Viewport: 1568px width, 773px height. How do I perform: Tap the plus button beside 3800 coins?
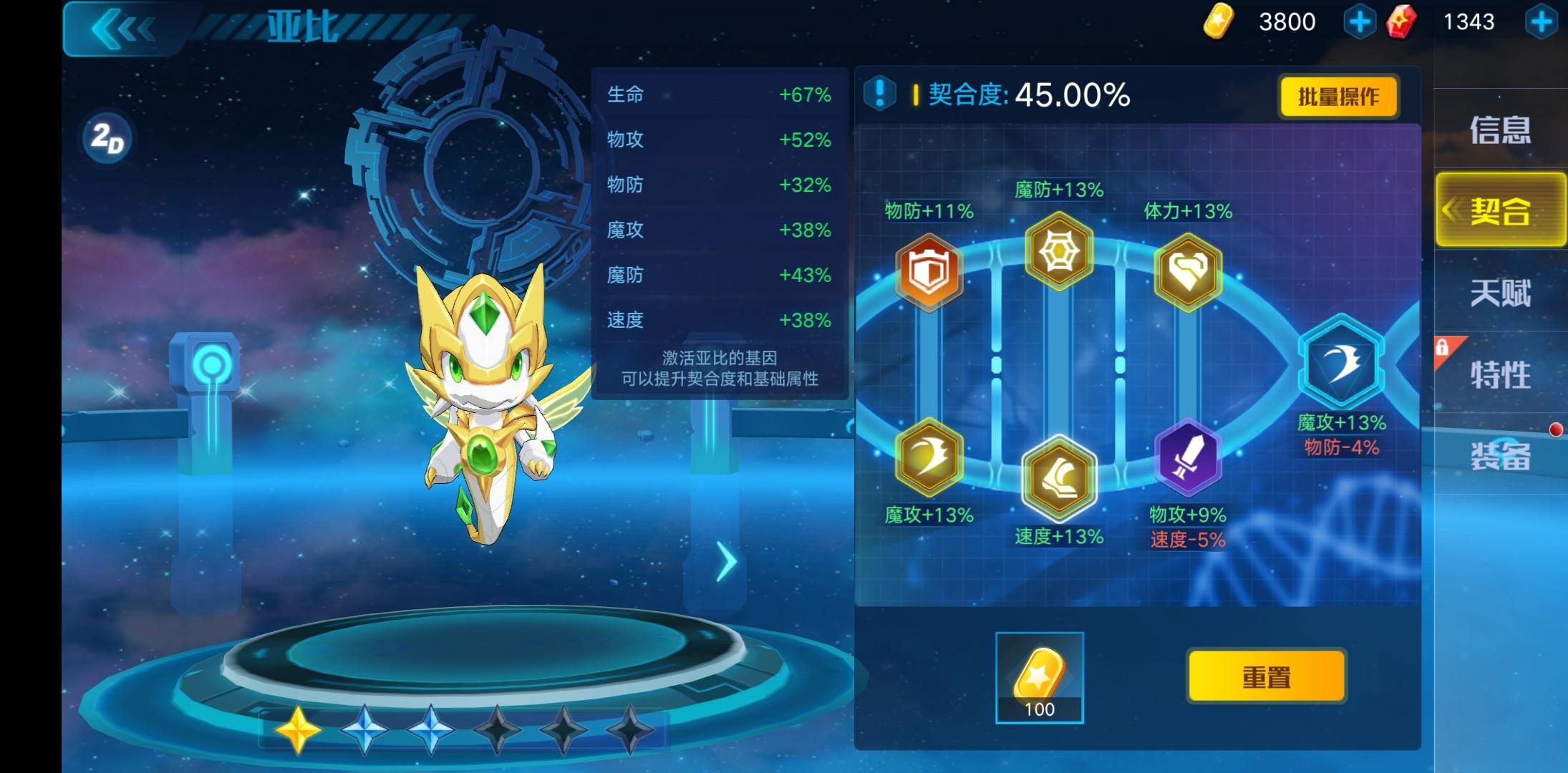[x=1358, y=21]
